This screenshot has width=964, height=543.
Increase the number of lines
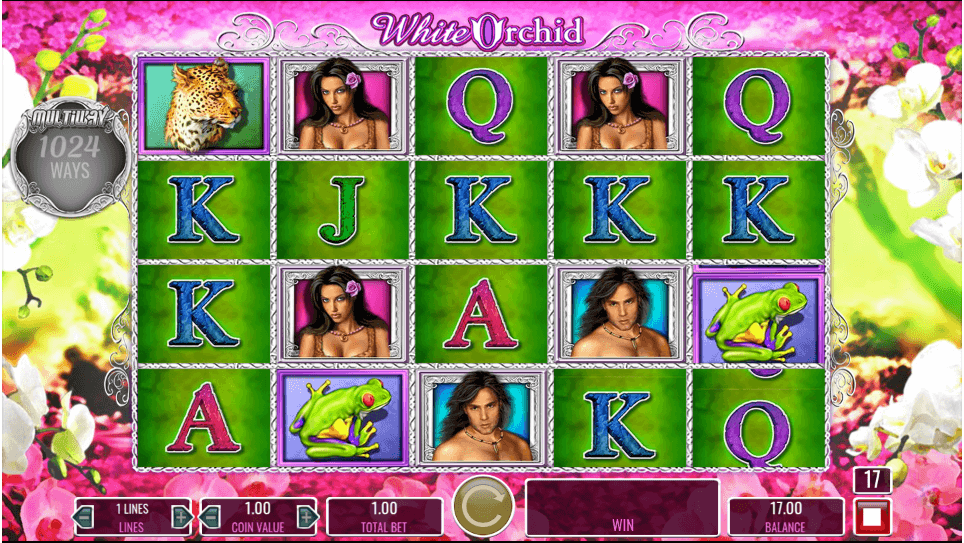click(x=181, y=517)
